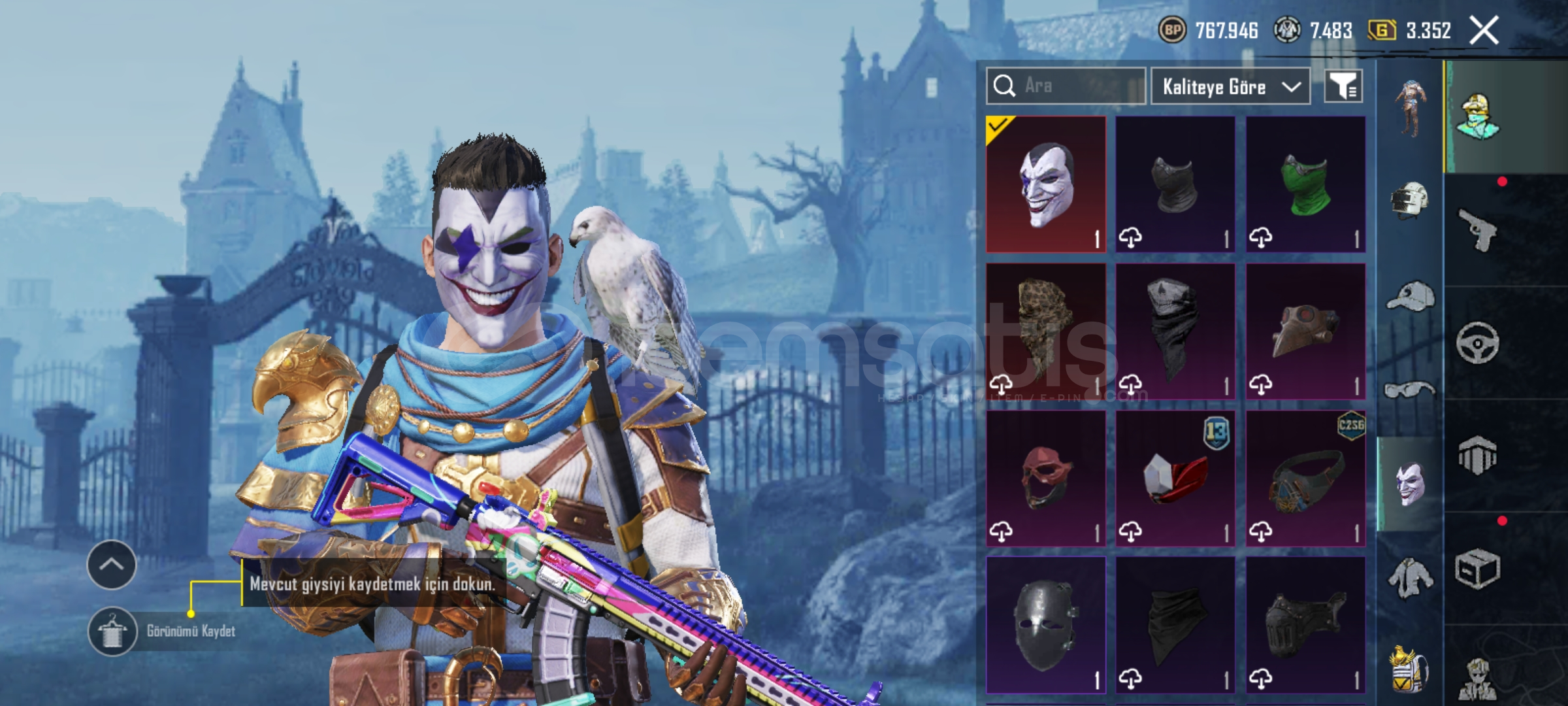Choose the green face bandana item
Screen dimensions: 1568x706
pyautogui.click(x=1305, y=184)
